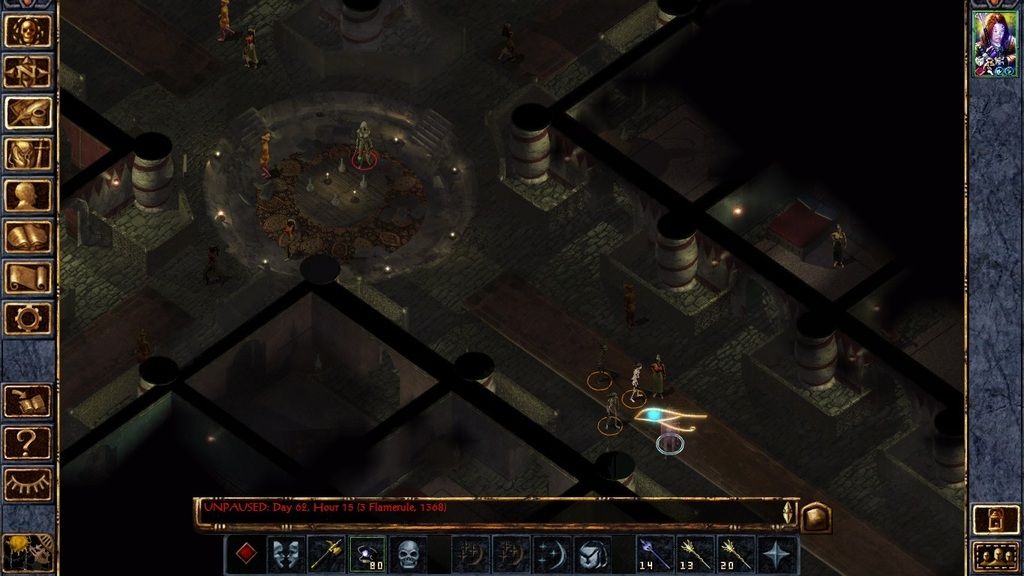
Task: Click the rest clock icon
Action: tap(28, 551)
